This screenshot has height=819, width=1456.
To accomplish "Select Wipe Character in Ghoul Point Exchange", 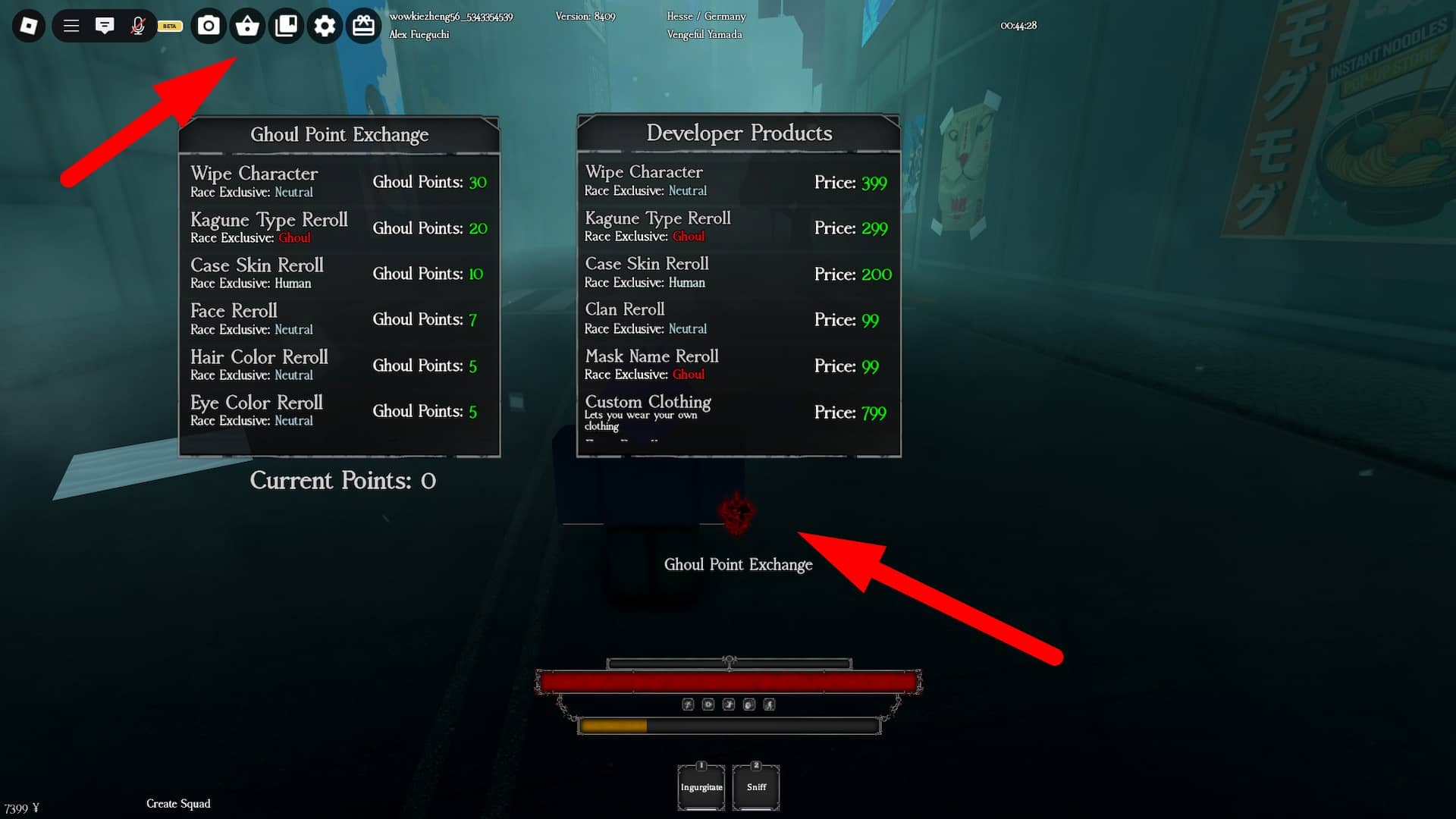I will tap(339, 181).
